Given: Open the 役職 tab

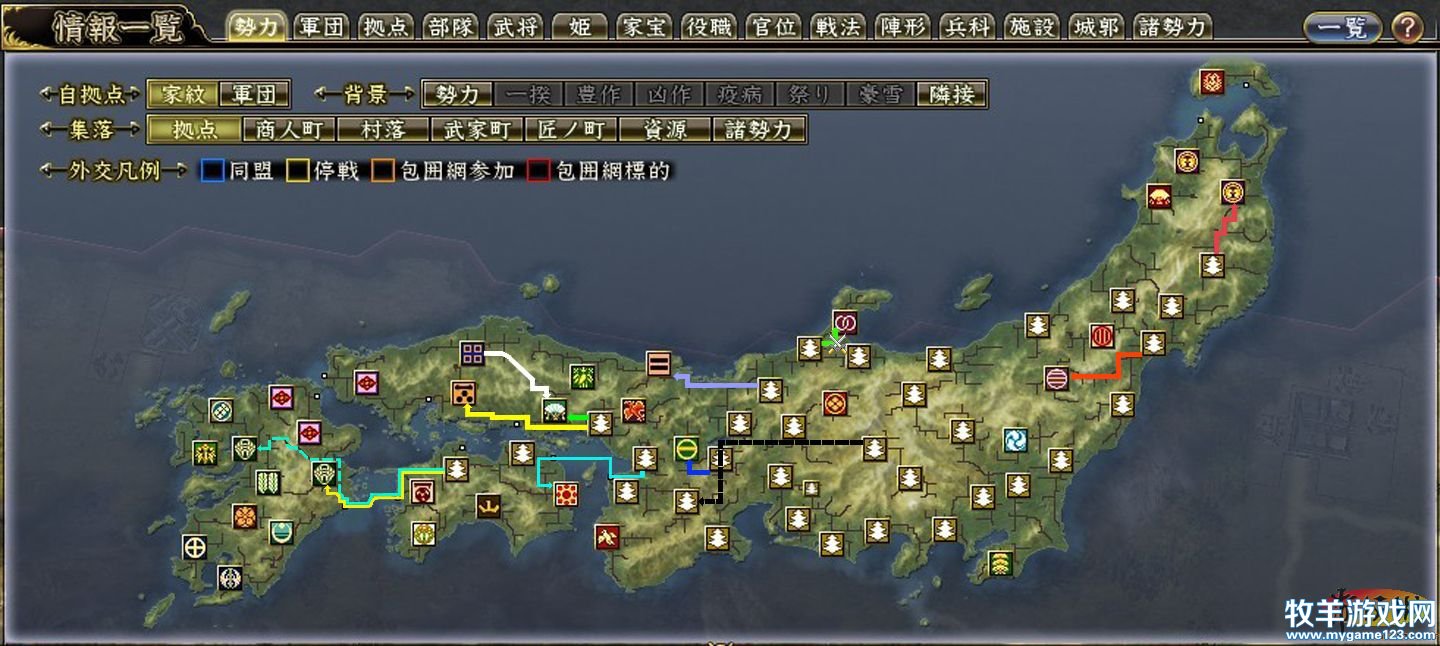Looking at the screenshot, I should click(x=709, y=27).
